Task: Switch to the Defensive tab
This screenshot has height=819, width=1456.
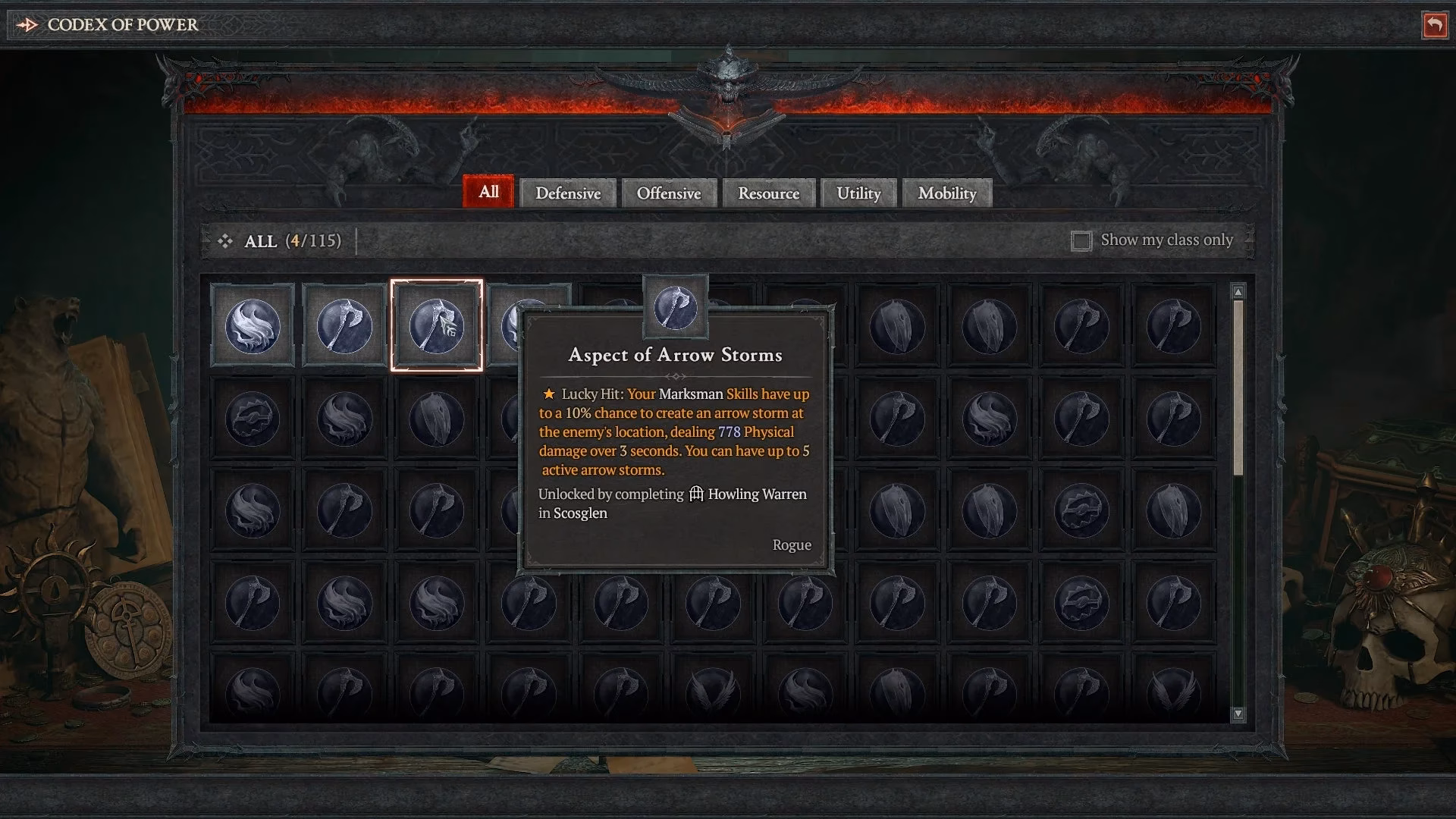Action: tap(567, 193)
